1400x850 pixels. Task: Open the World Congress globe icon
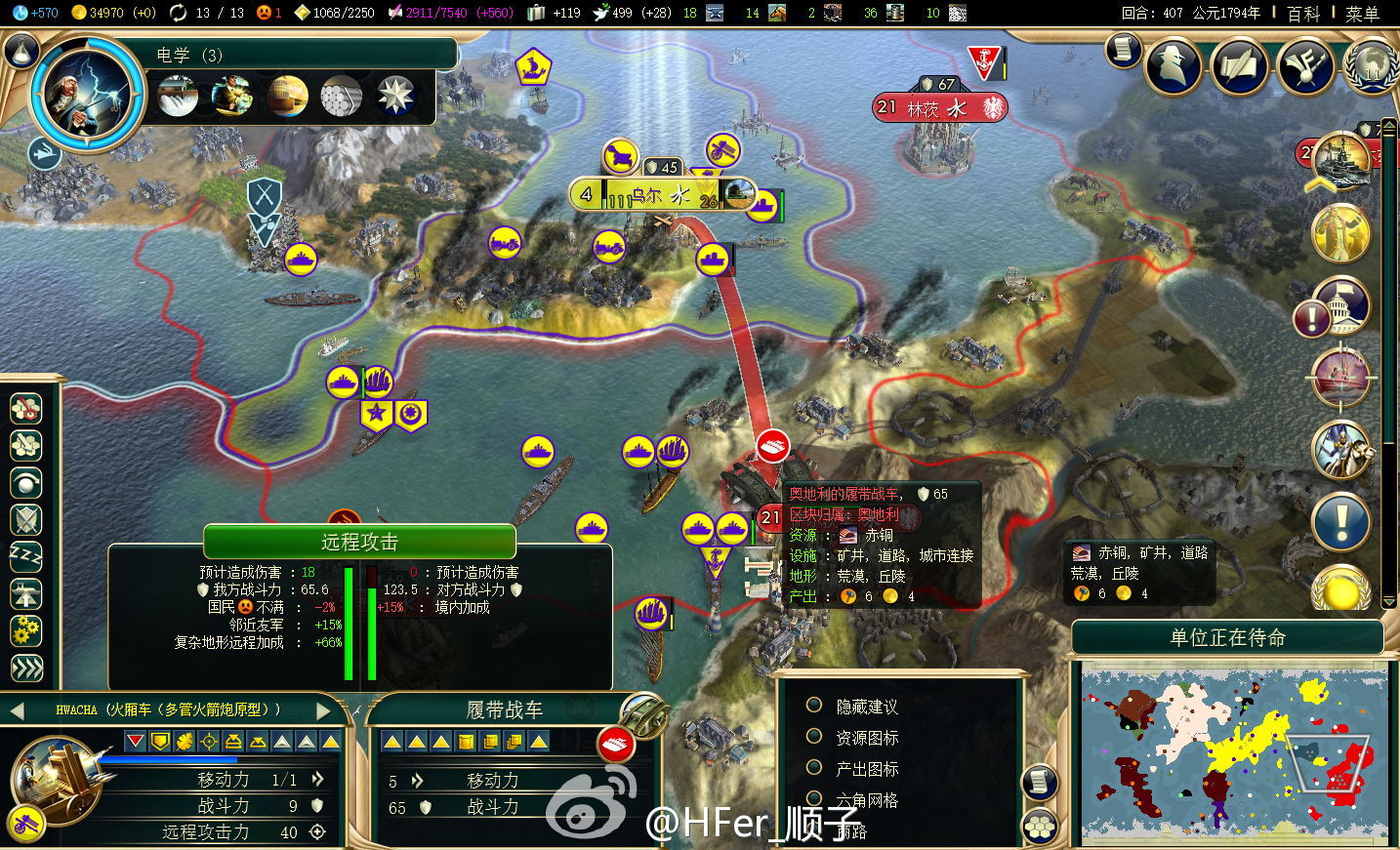pyautogui.click(x=1370, y=66)
